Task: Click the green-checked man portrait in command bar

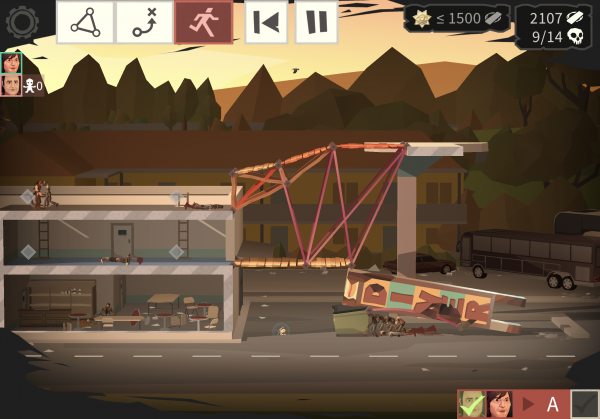Action: pos(471,404)
